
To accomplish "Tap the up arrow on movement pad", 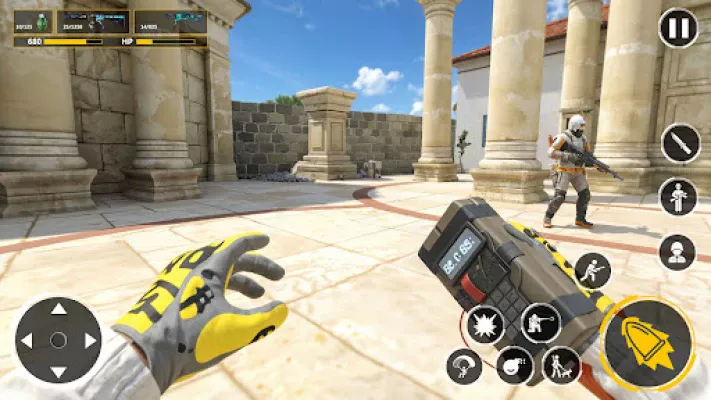I will tap(58, 309).
